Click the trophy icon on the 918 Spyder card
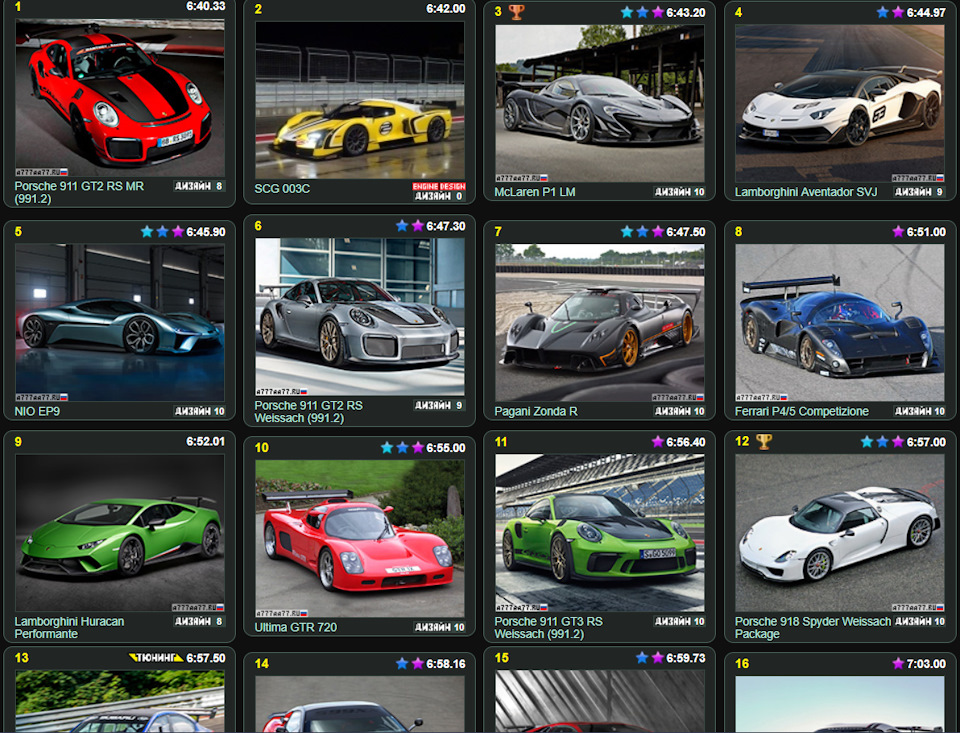The width and height of the screenshot is (960, 733). 764,441
